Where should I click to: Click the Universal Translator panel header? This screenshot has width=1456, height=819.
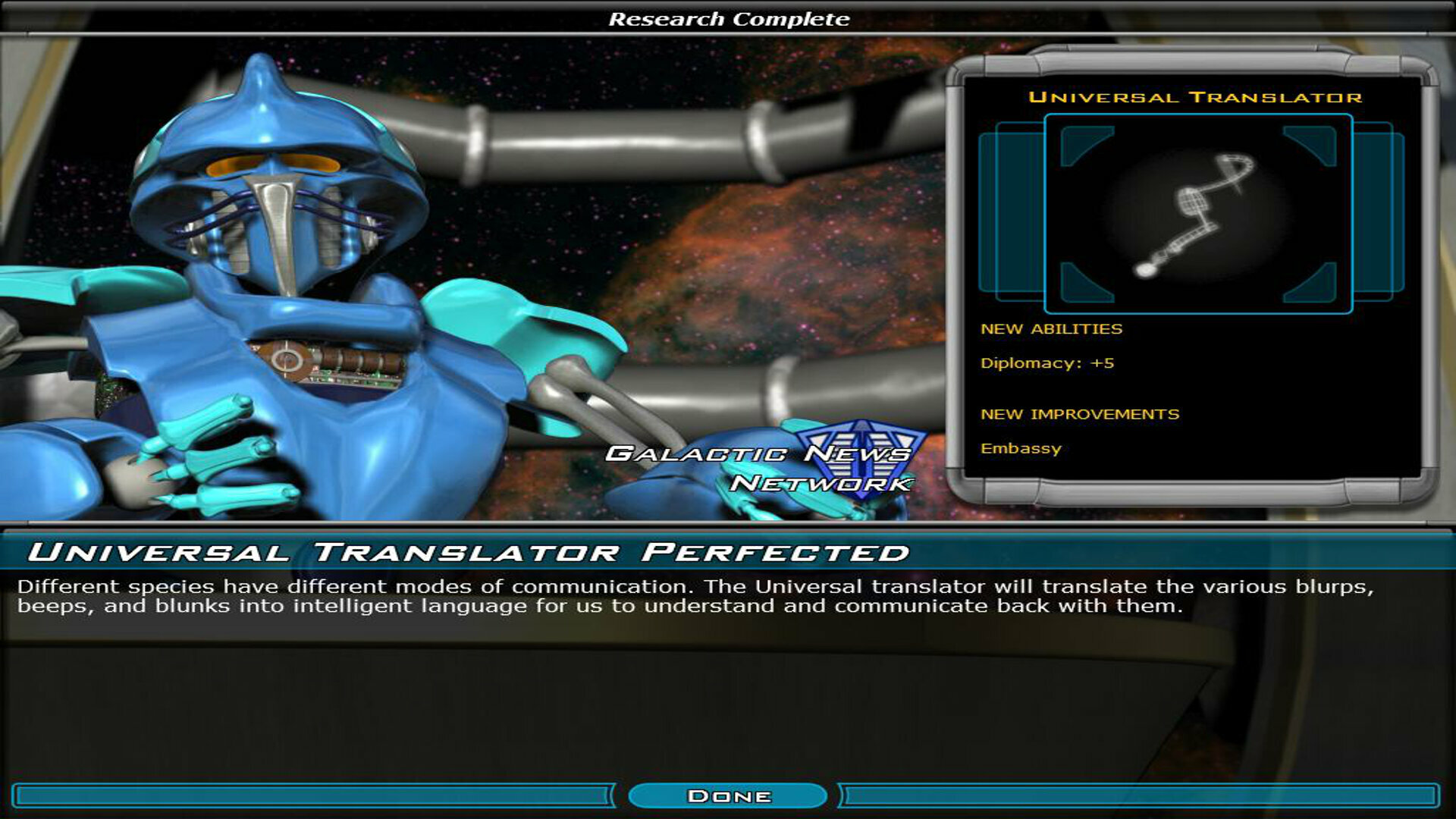click(1197, 98)
